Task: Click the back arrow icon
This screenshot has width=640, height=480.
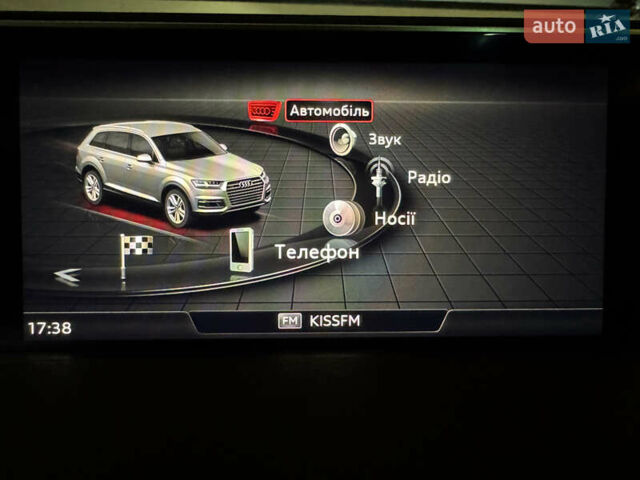Action: (67, 277)
